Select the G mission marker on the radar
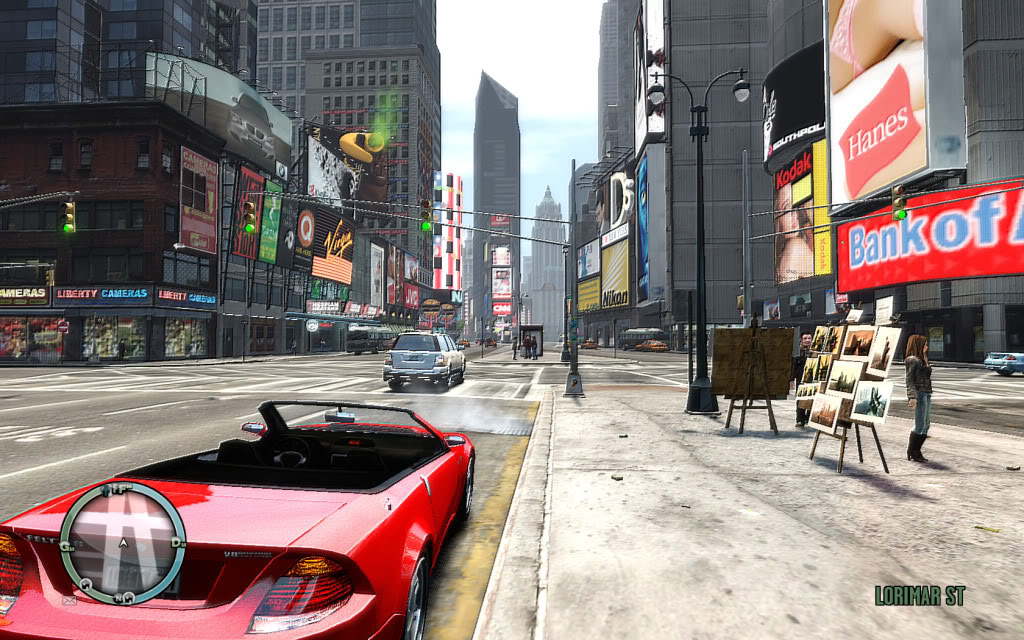The width and height of the screenshot is (1024, 640). (67, 545)
